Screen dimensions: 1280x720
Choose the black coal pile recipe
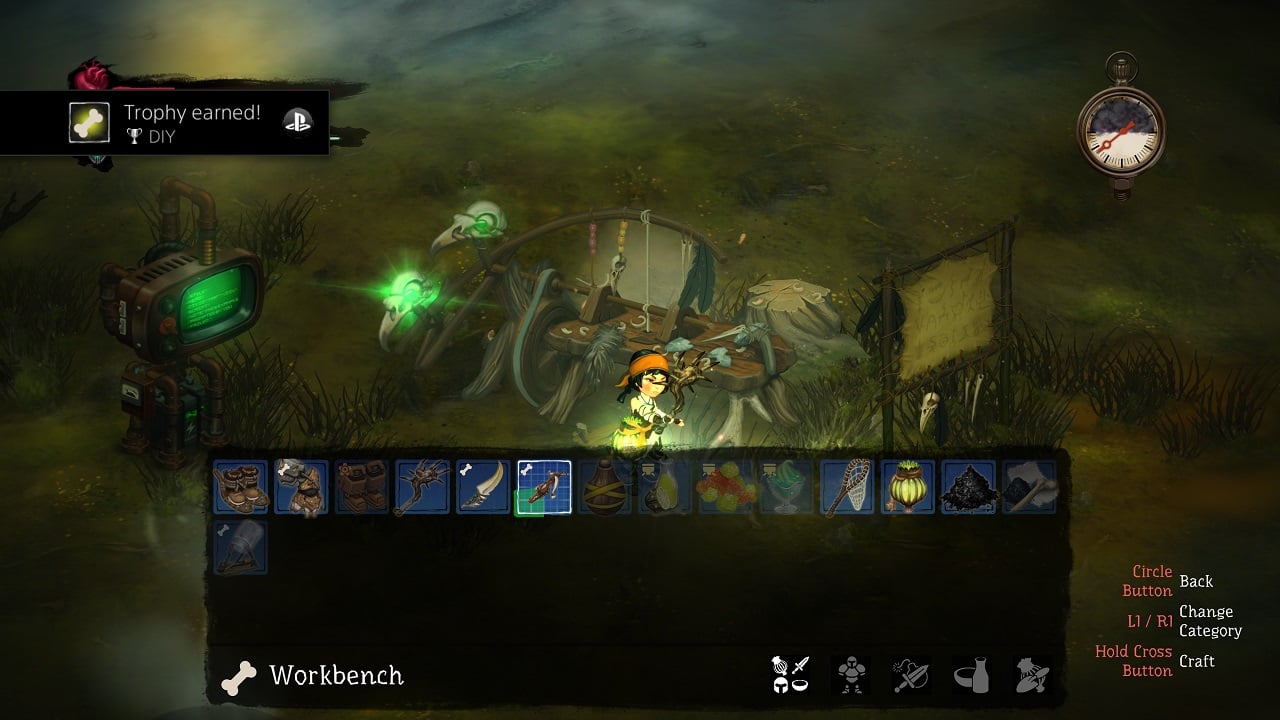point(969,487)
